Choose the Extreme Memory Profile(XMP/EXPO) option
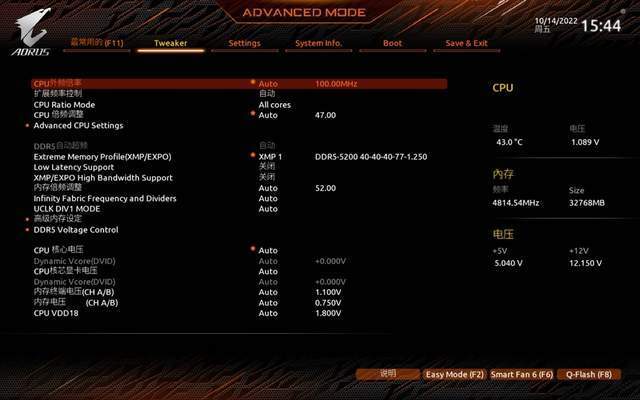Viewport: 640px width, 400px height. pyautogui.click(x=102, y=157)
